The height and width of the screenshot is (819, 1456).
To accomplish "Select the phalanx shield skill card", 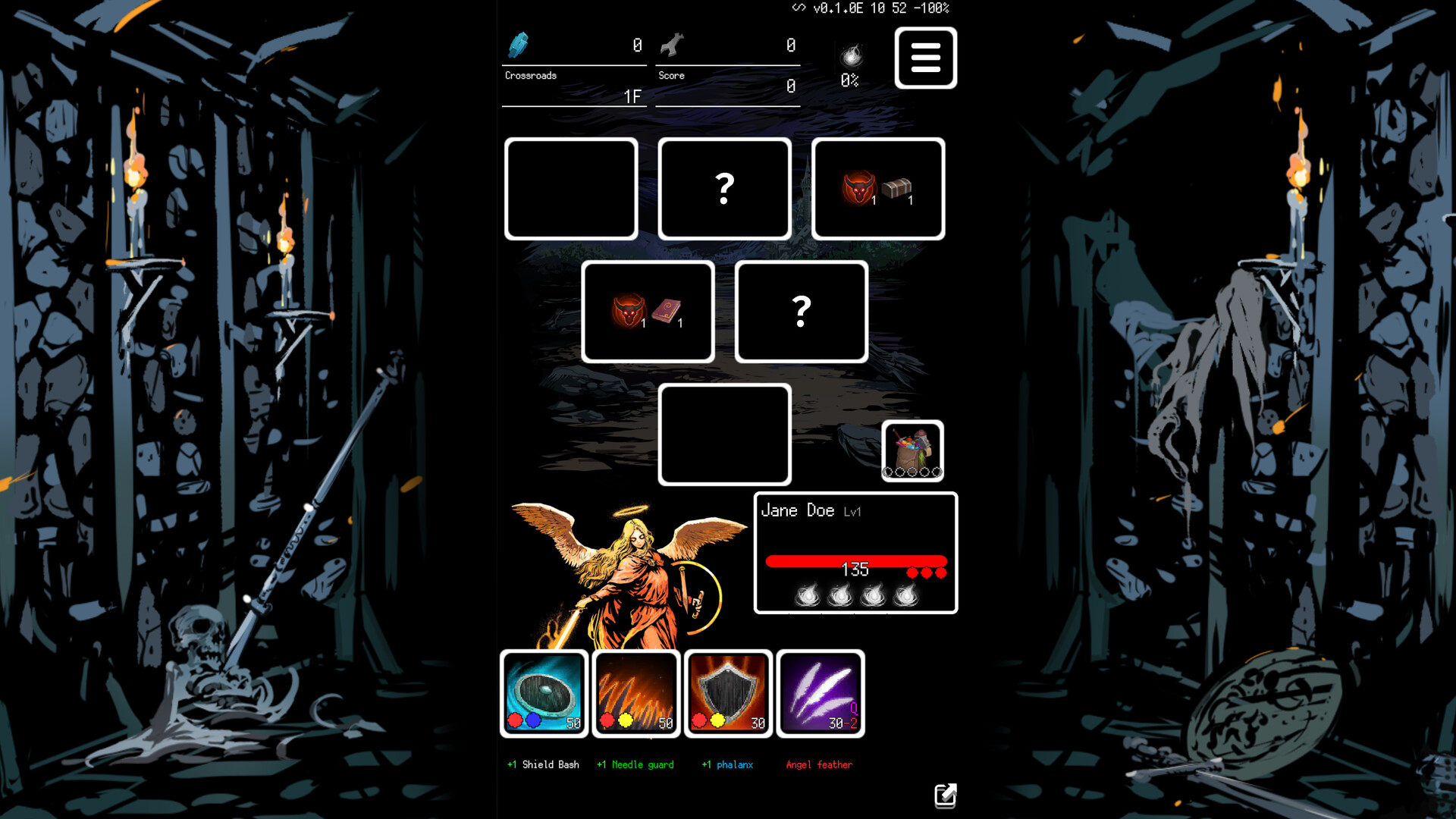I will point(726,693).
